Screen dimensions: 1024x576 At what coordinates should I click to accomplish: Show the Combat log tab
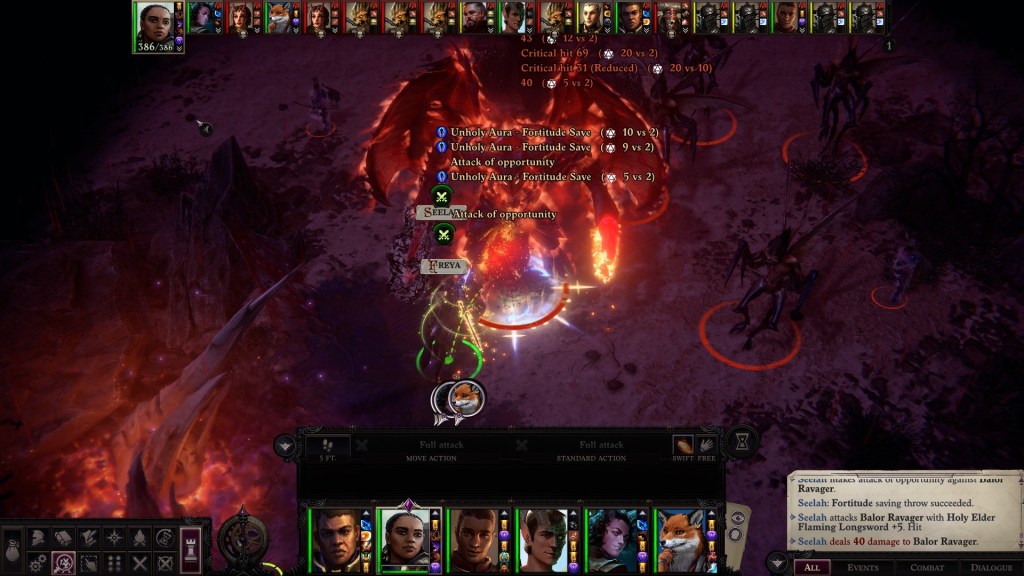click(x=926, y=567)
